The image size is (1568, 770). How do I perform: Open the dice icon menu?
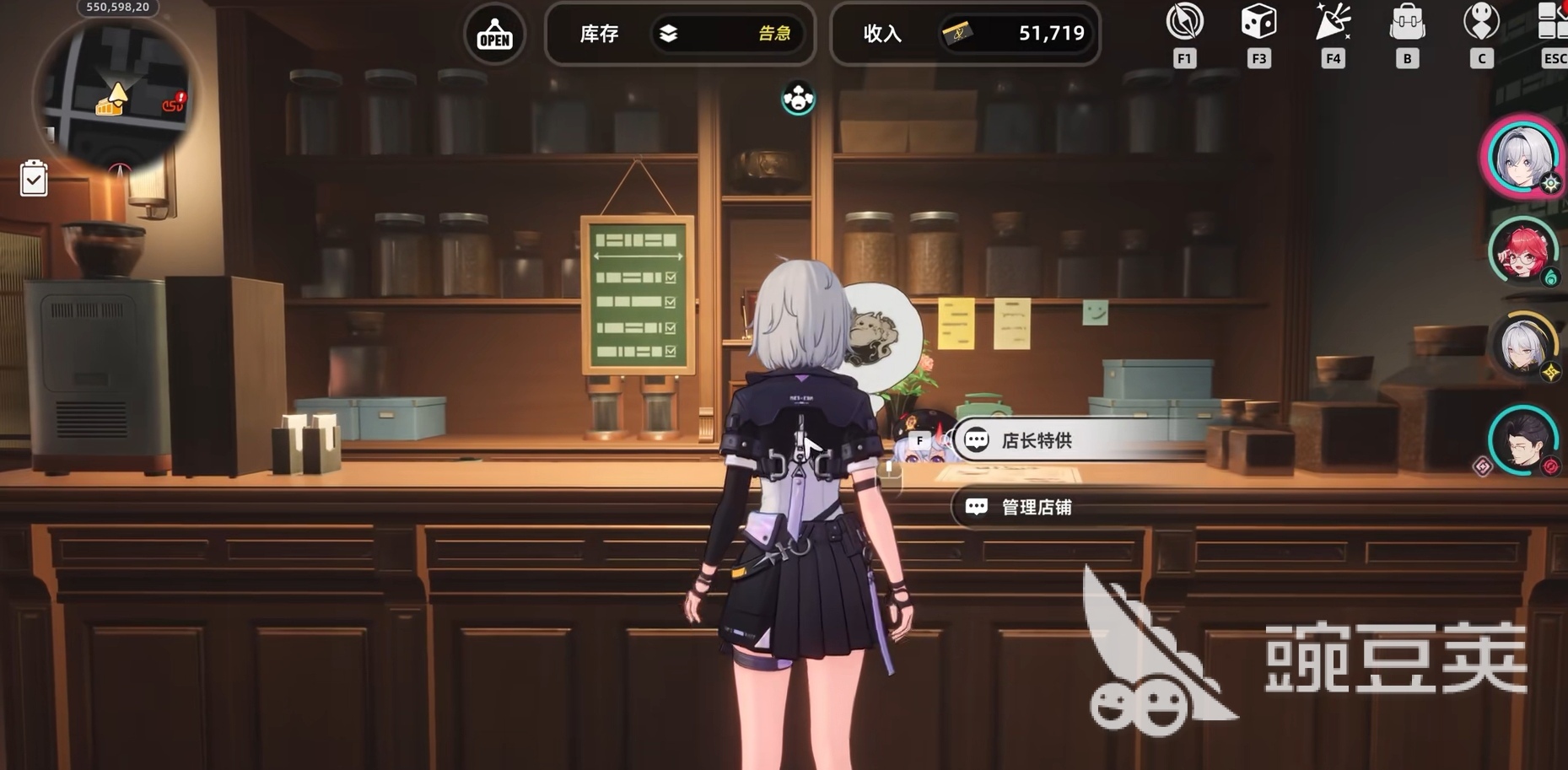(1258, 22)
